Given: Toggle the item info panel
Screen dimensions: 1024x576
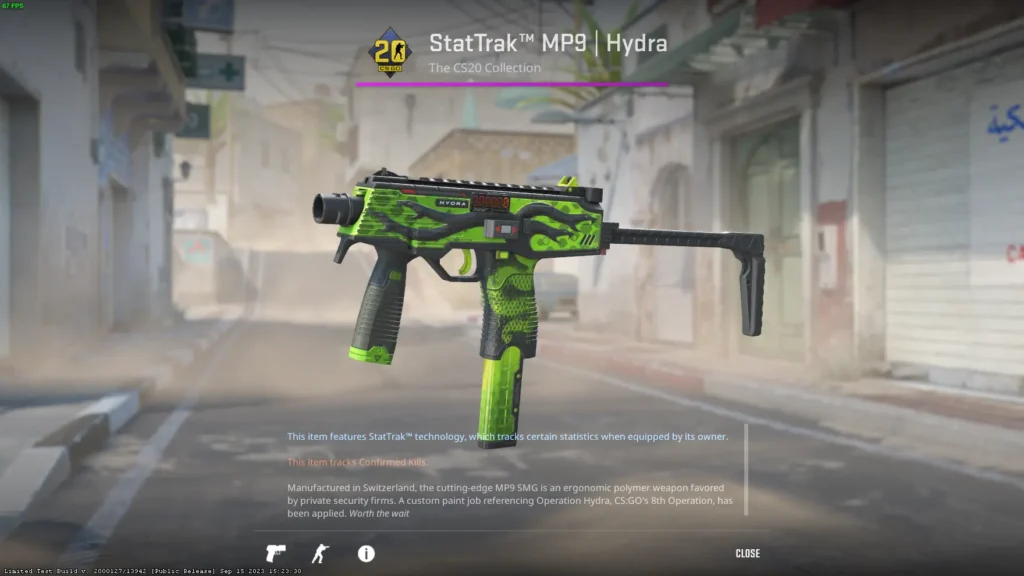Looking at the screenshot, I should tap(366, 553).
